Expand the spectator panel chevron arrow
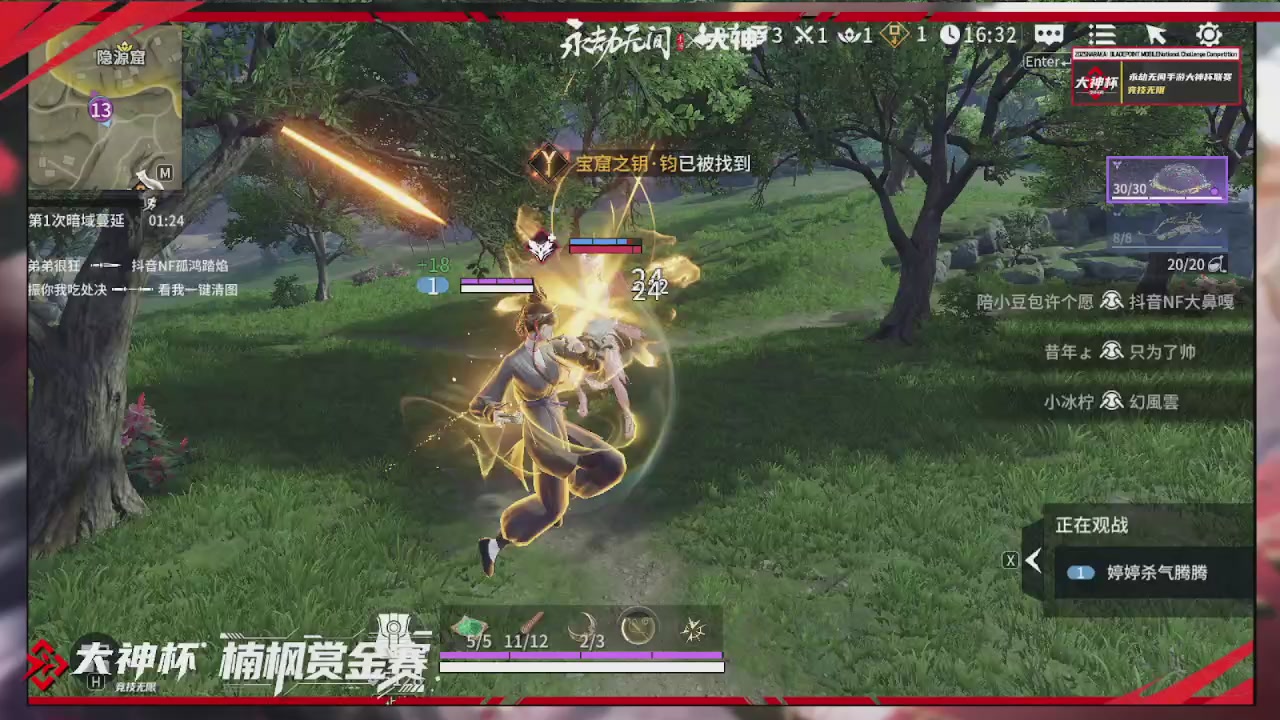1280x720 pixels. (1034, 560)
